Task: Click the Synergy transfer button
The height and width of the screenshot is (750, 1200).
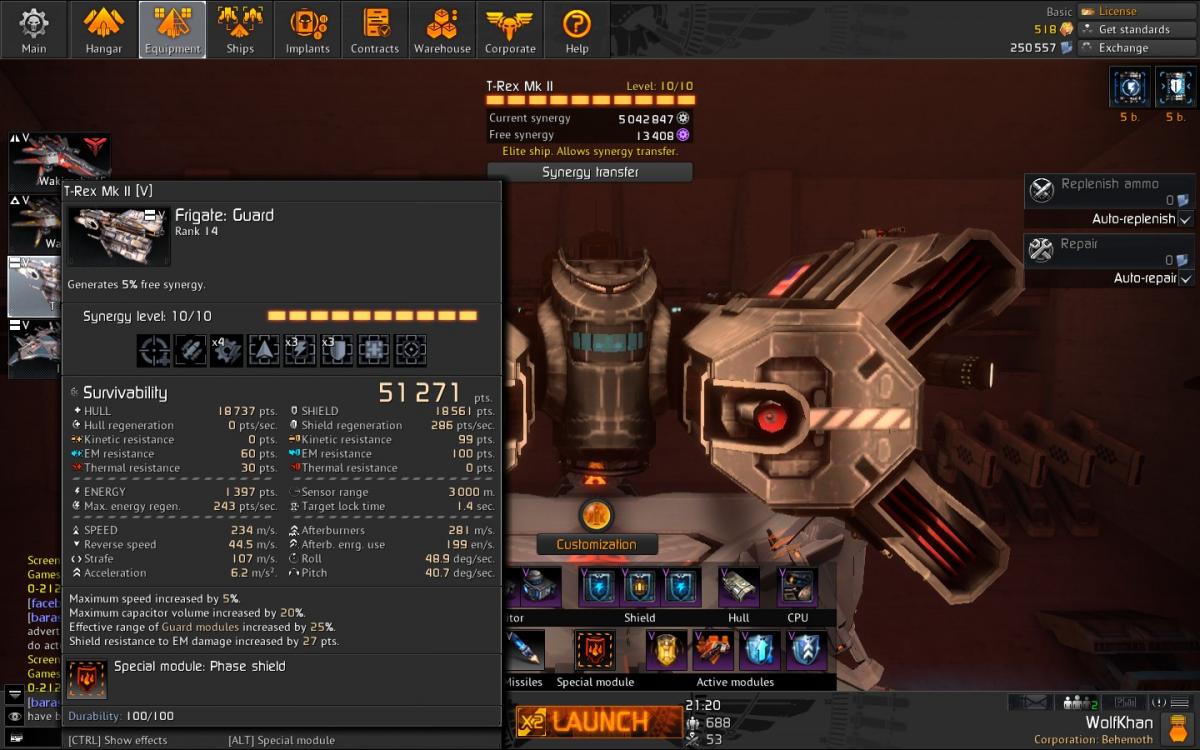Action: point(590,172)
